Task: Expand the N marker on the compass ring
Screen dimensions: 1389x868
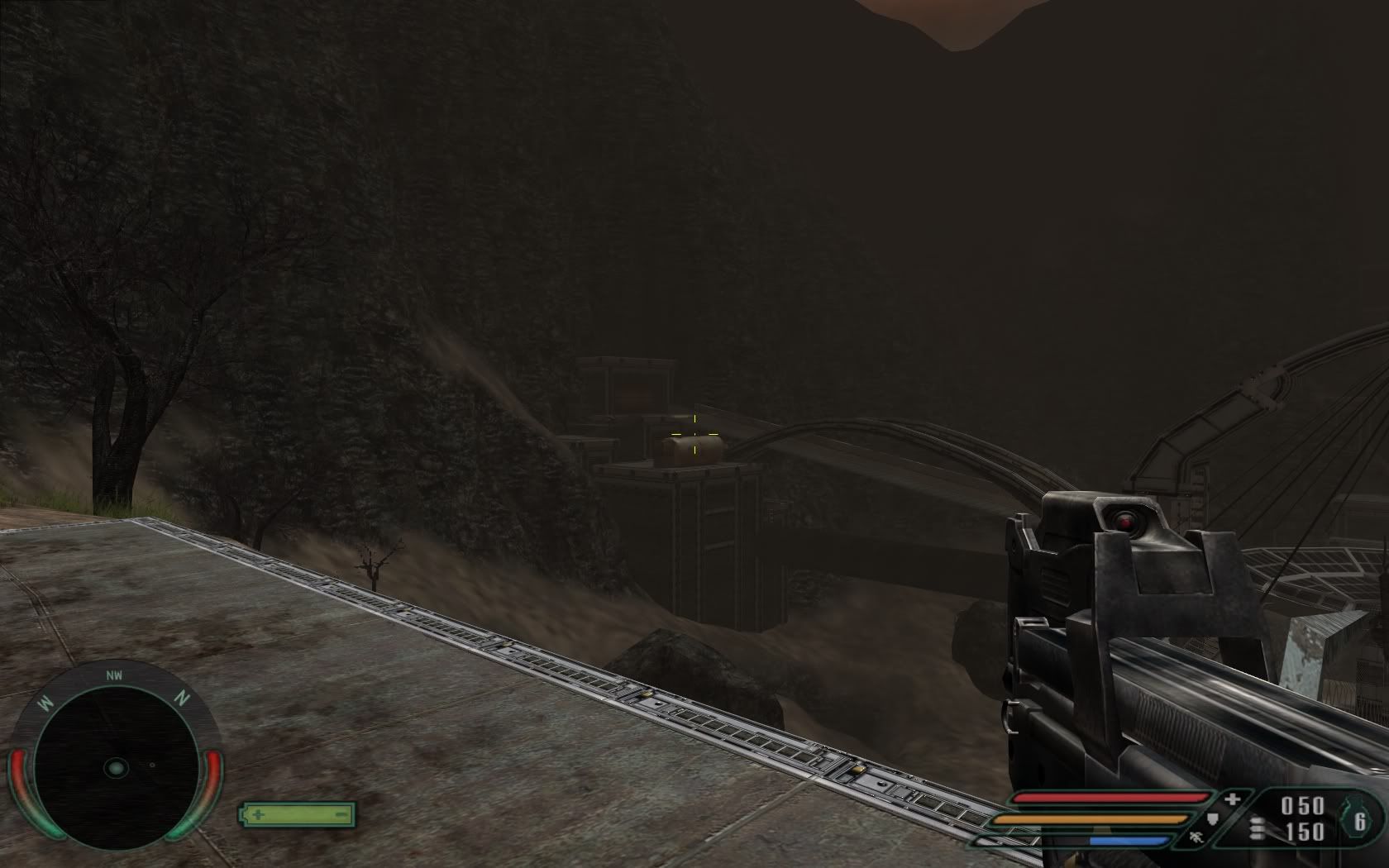Action: [x=184, y=698]
